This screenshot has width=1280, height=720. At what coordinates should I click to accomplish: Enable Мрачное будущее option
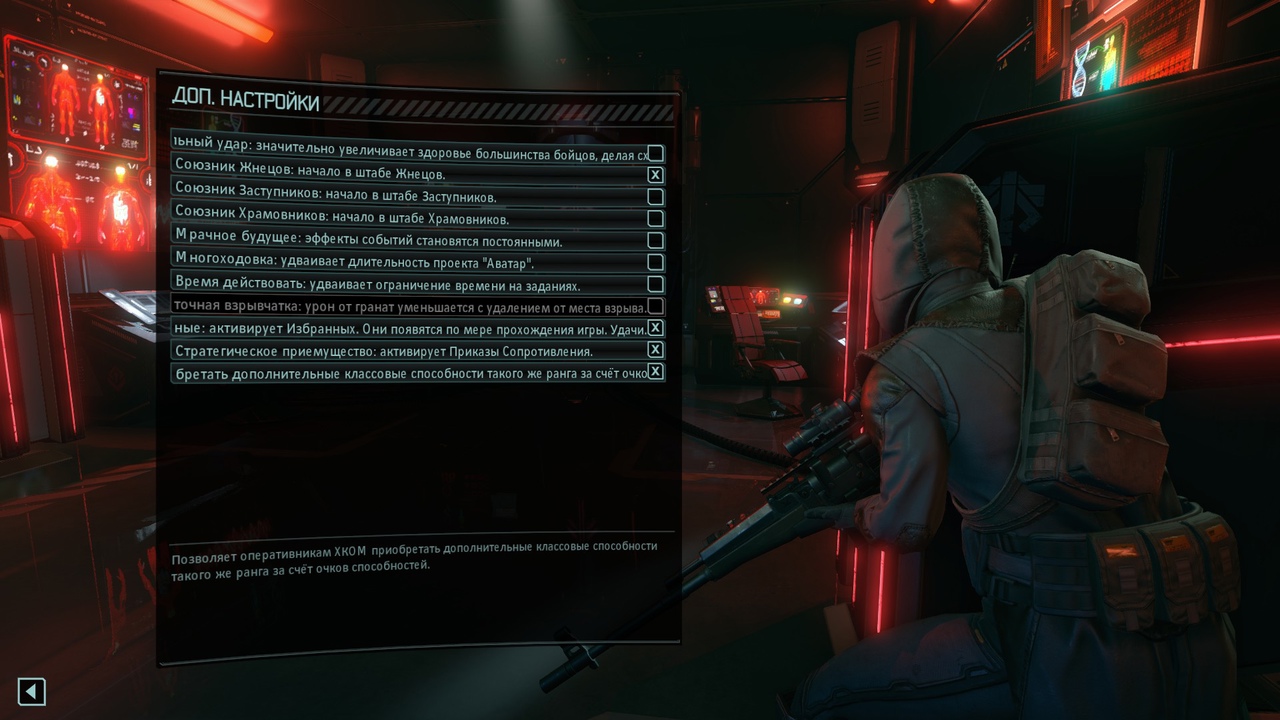655,241
